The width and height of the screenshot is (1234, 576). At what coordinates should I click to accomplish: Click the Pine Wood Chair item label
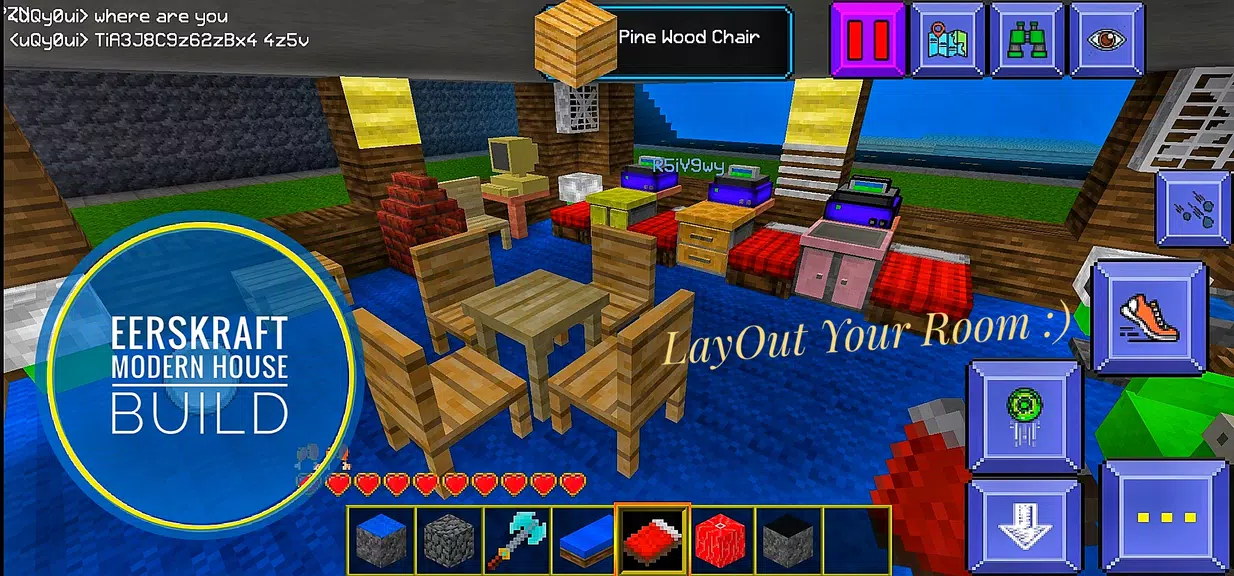[690, 38]
